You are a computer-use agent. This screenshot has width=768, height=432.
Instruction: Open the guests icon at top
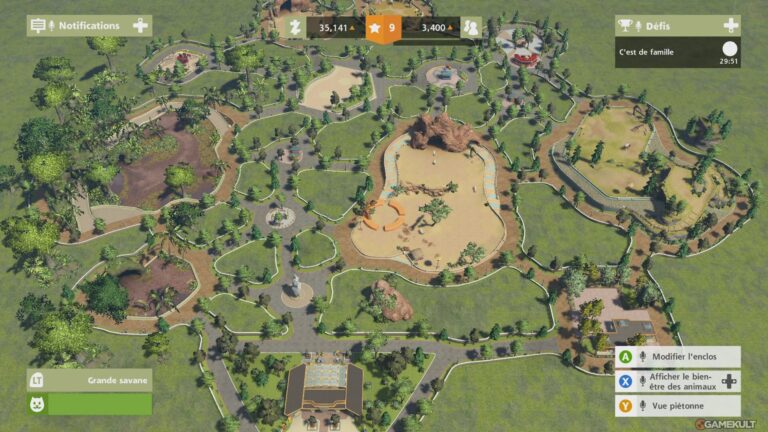pyautogui.click(x=470, y=28)
